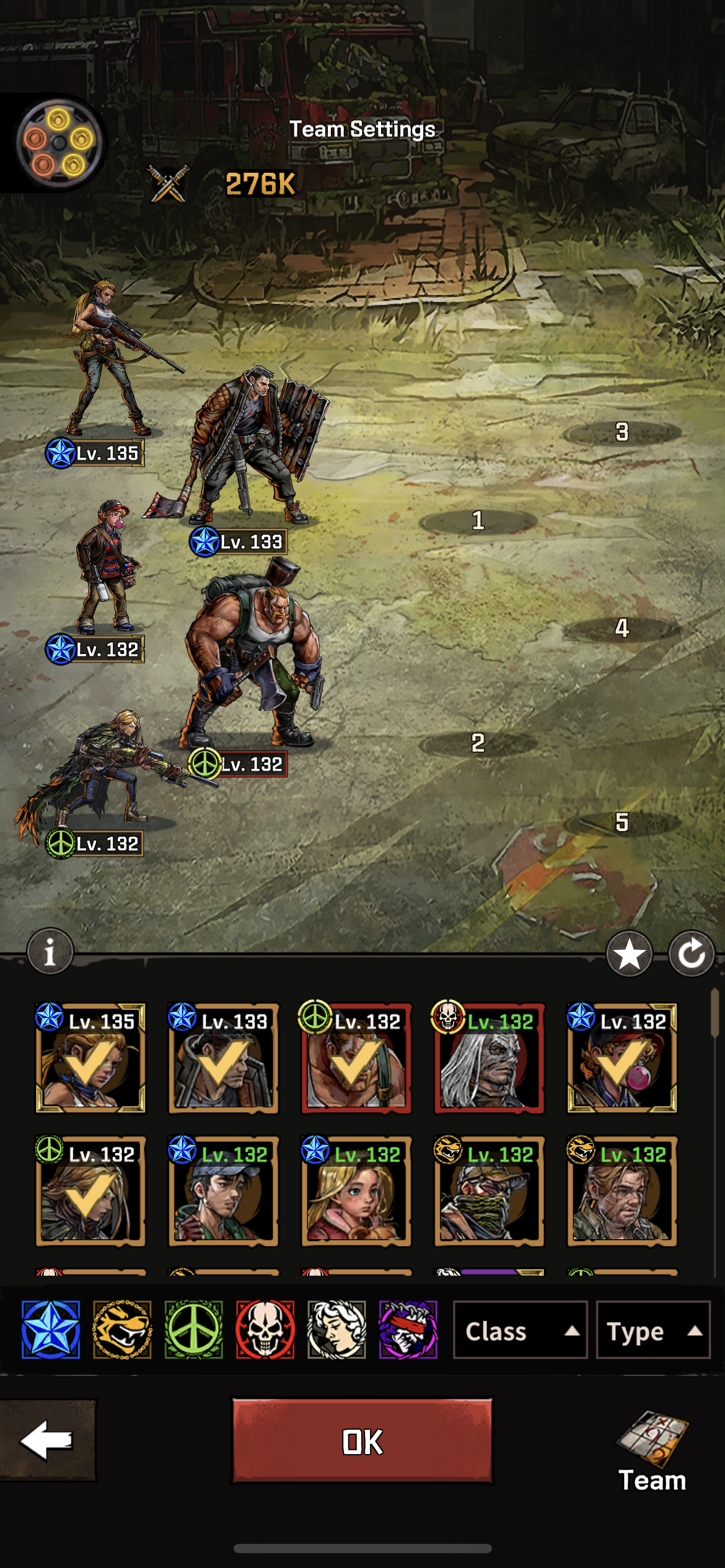Tap the star favorites button
Viewport: 725px width, 1568px height.
coord(629,954)
